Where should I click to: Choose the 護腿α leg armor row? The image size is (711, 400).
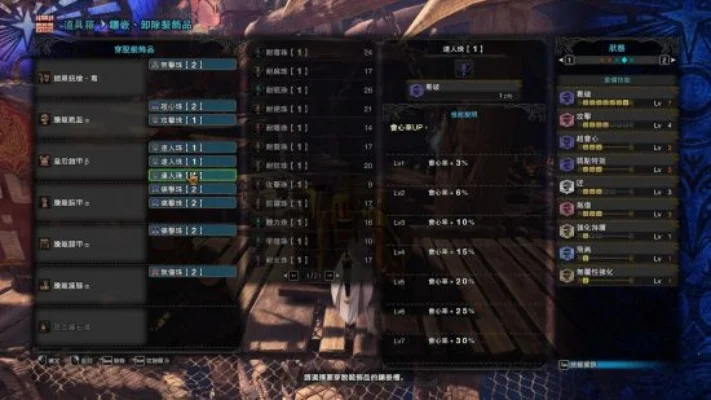[x=90, y=285]
